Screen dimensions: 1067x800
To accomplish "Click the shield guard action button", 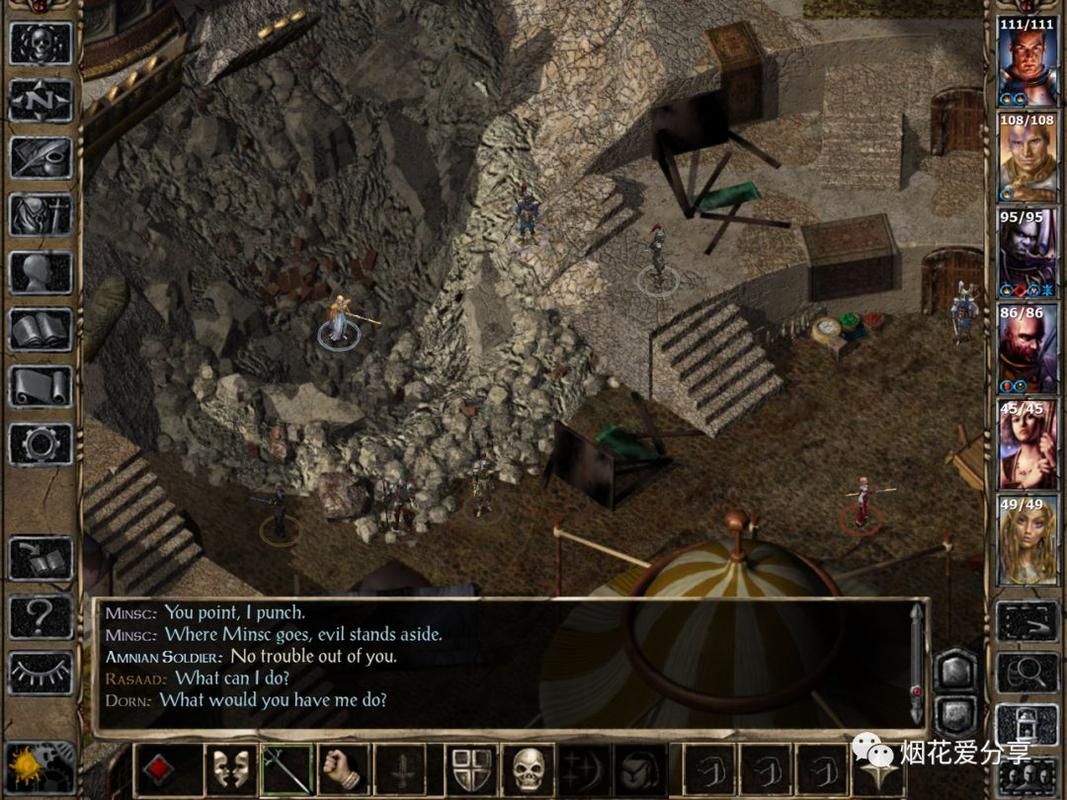I will [471, 769].
